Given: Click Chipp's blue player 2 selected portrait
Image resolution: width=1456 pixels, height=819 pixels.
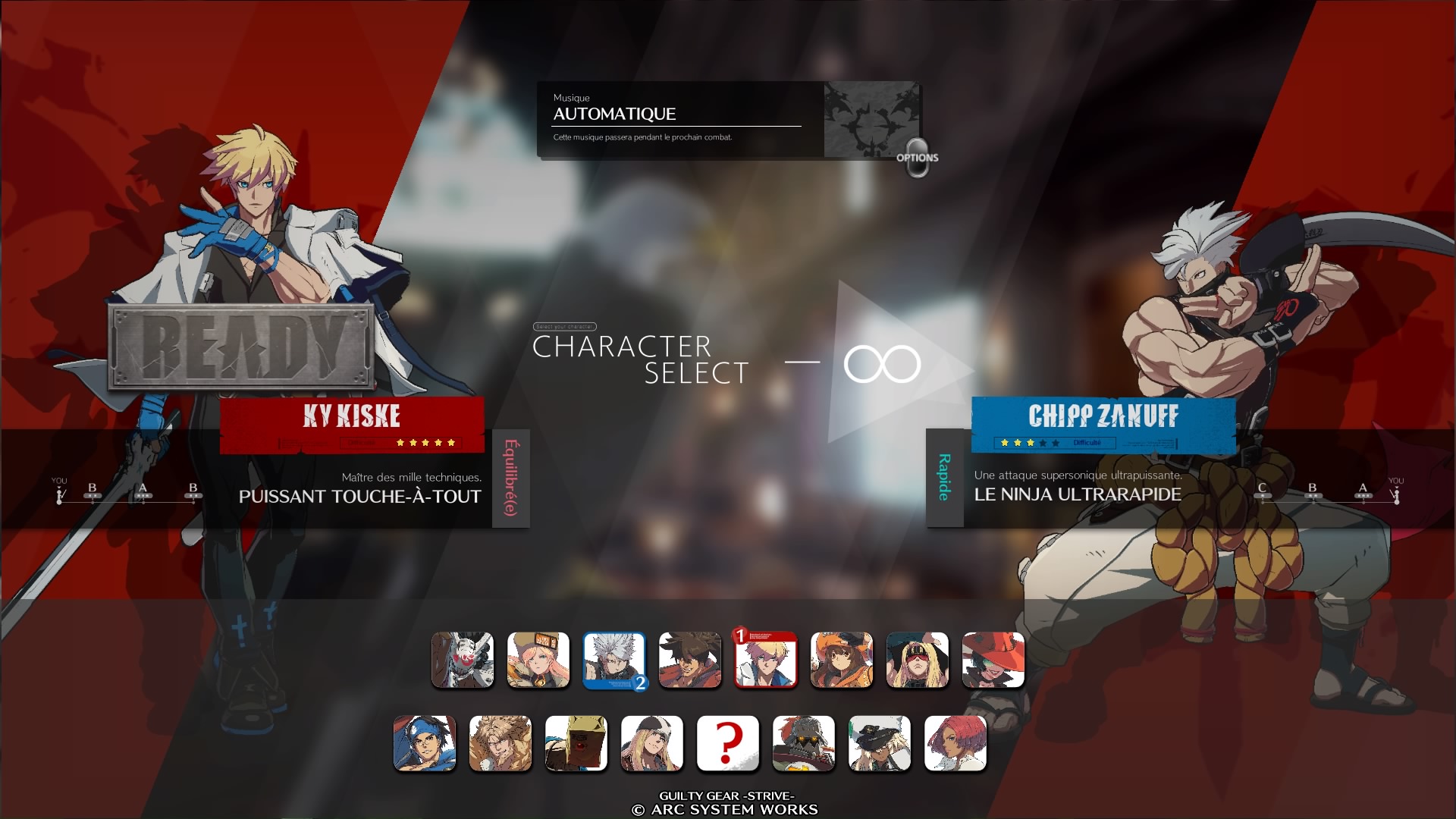Looking at the screenshot, I should [x=614, y=661].
